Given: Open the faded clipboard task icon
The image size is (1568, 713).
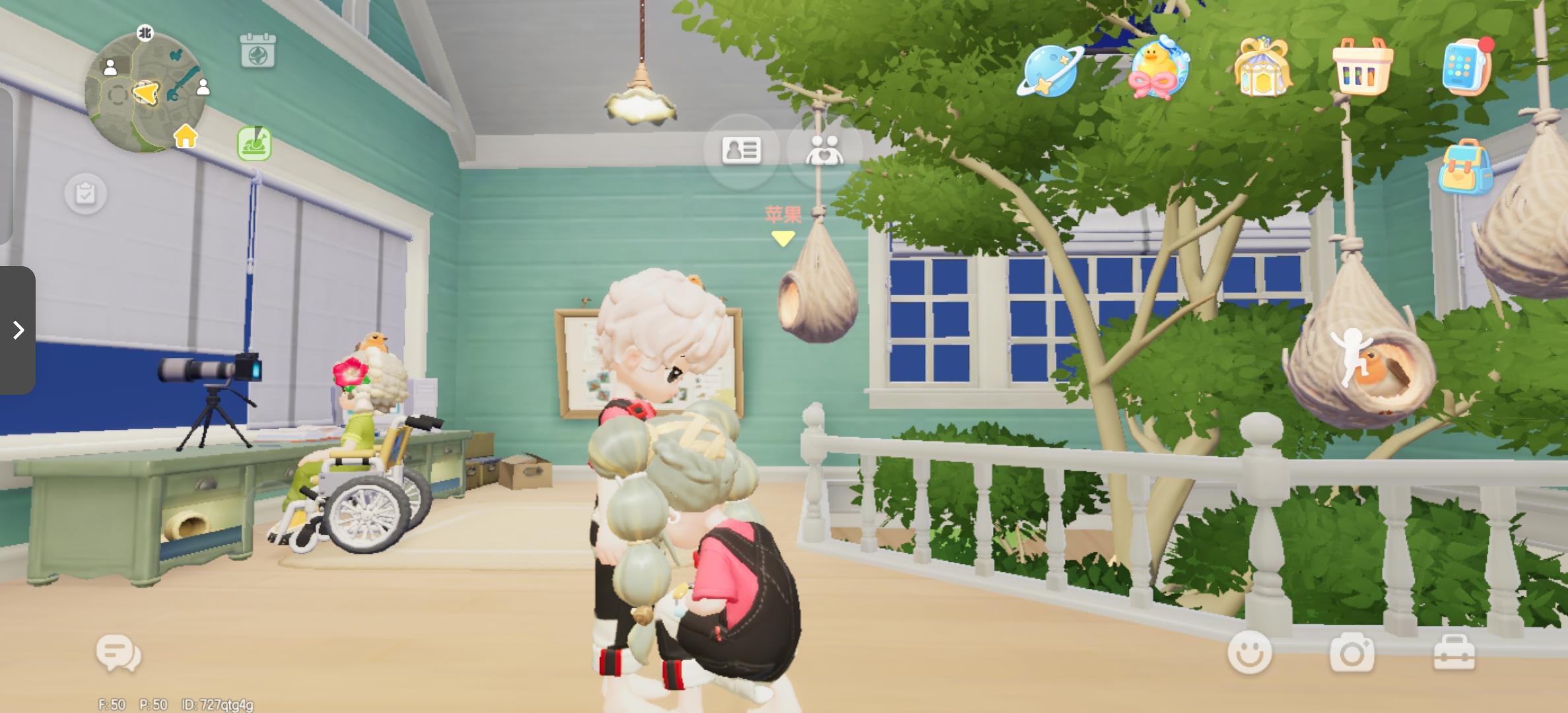Looking at the screenshot, I should click(84, 193).
